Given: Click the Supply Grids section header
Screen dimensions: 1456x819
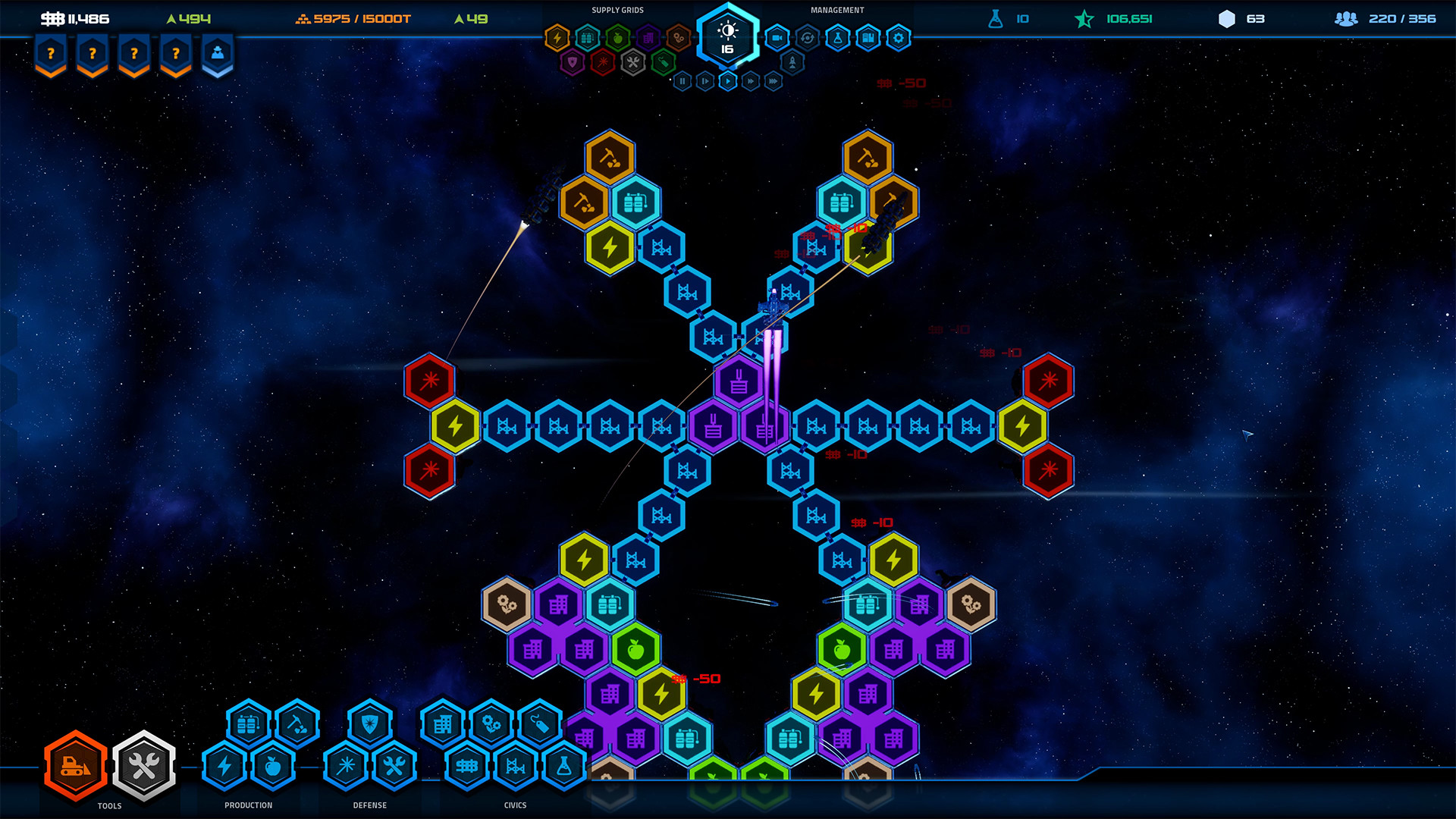Looking at the screenshot, I should point(618,10).
